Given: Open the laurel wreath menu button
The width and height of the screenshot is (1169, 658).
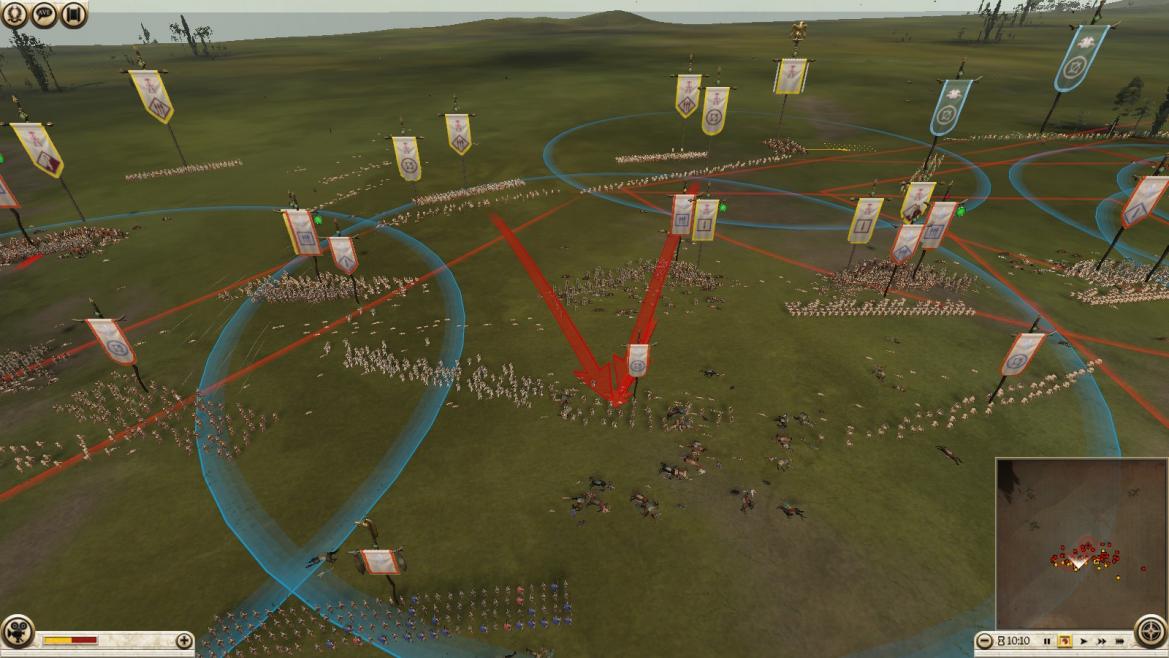Looking at the screenshot, I should click(15, 13).
